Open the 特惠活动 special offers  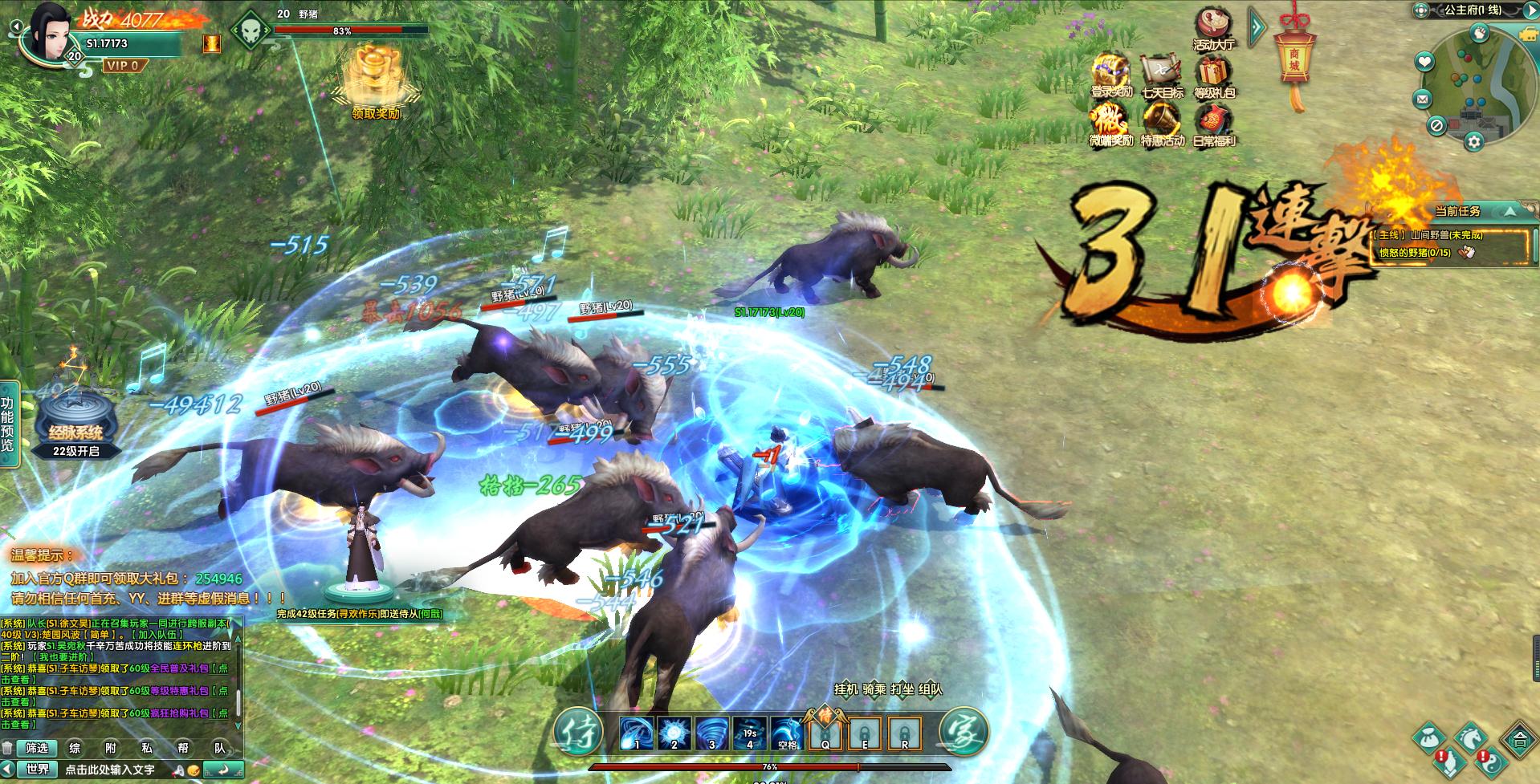click(1162, 125)
